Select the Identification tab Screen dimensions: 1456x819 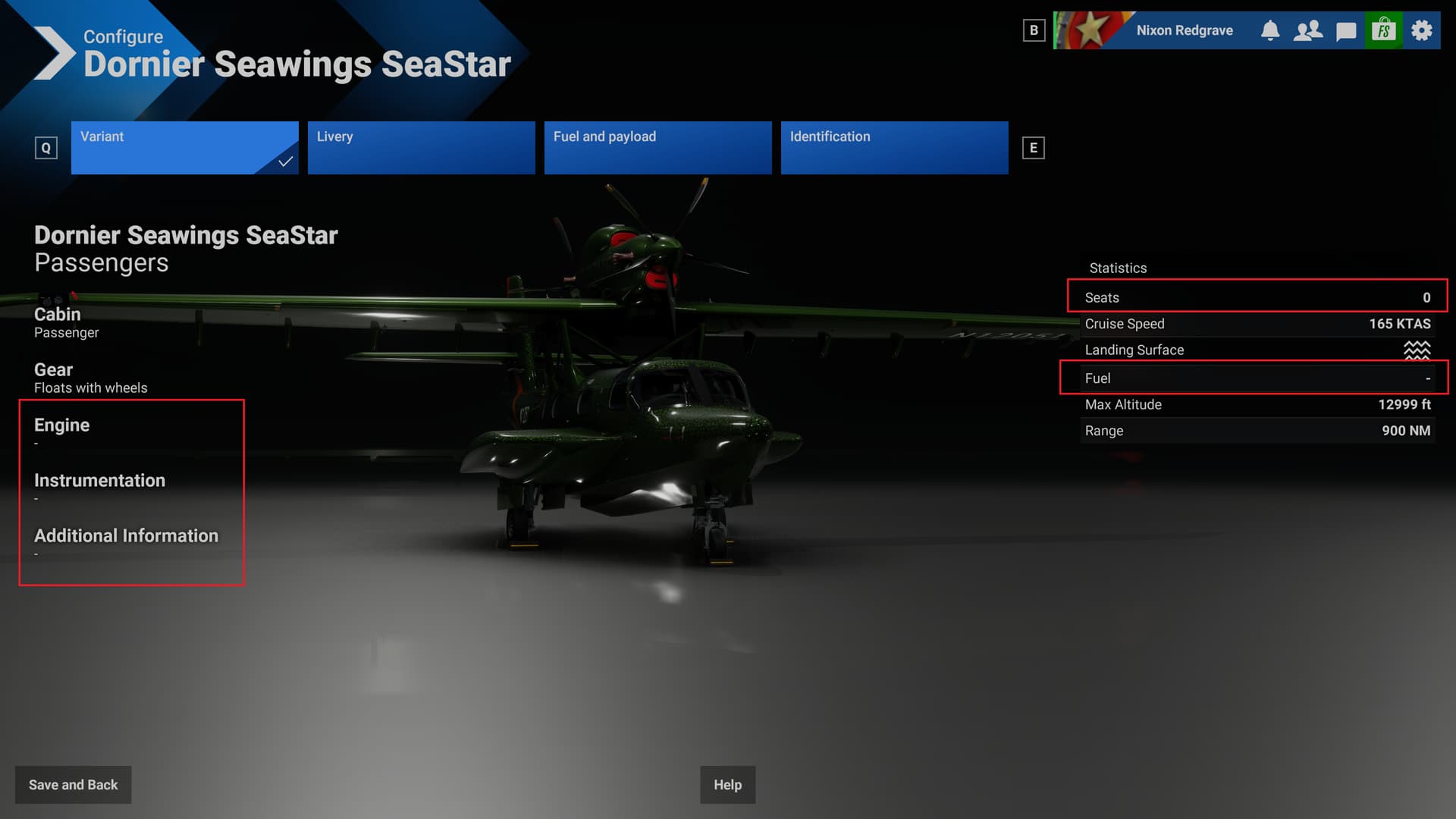[x=893, y=147]
